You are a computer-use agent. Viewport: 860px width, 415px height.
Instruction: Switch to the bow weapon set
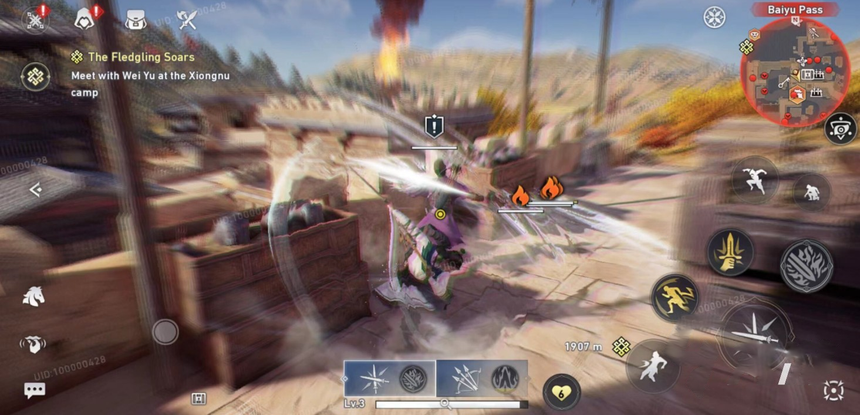pos(481,379)
